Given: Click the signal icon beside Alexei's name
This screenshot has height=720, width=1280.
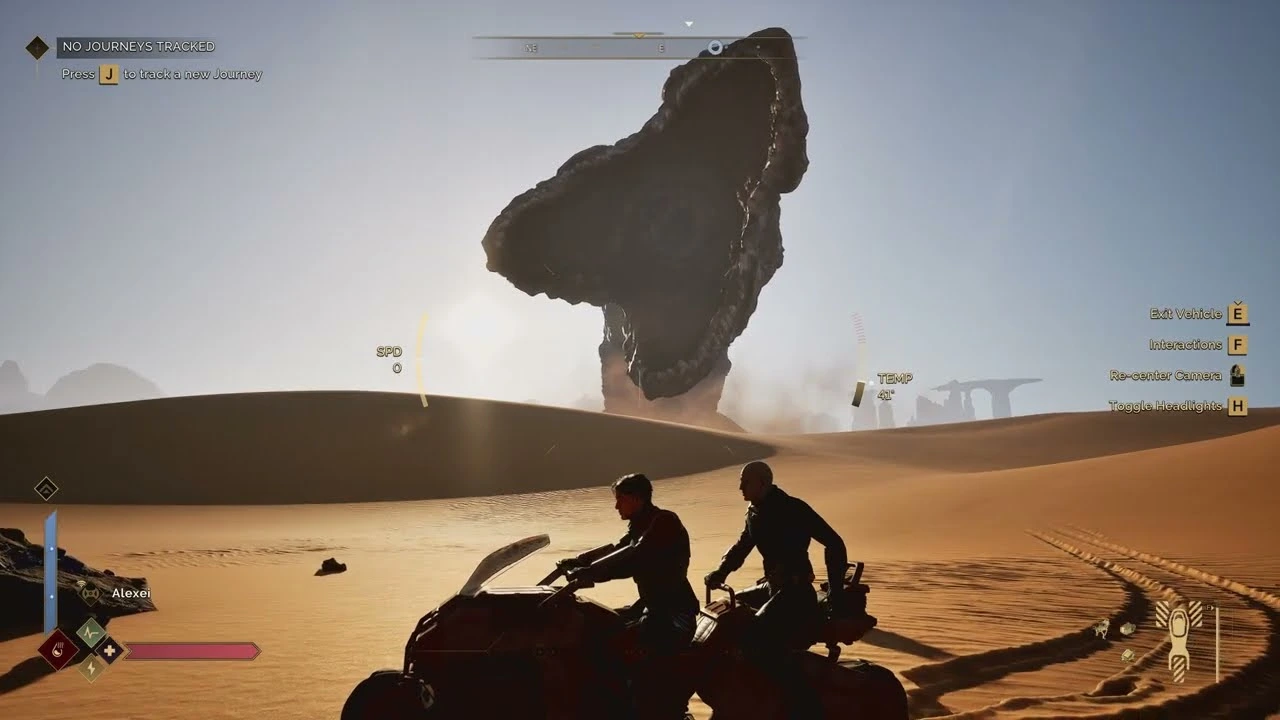Looking at the screenshot, I should point(82,585).
